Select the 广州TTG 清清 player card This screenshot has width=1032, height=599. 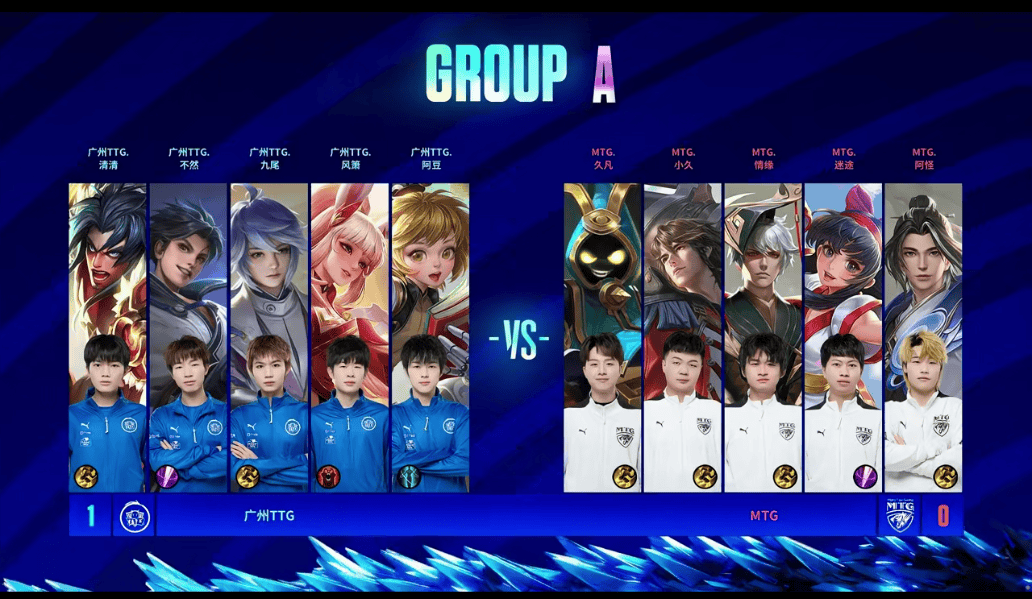107,337
